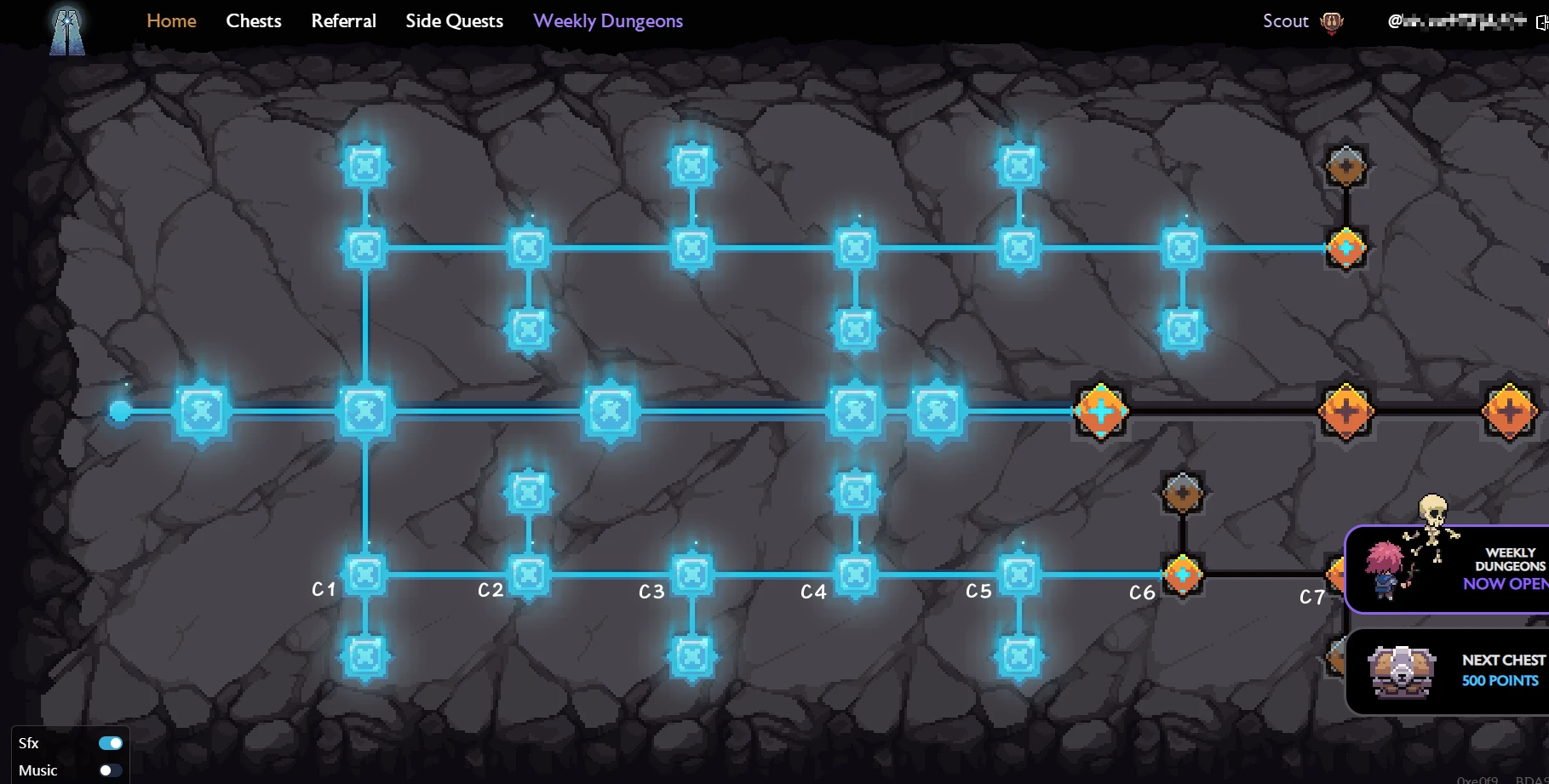Click the game logo in header
This screenshot has width=1549, height=784.
click(67, 31)
